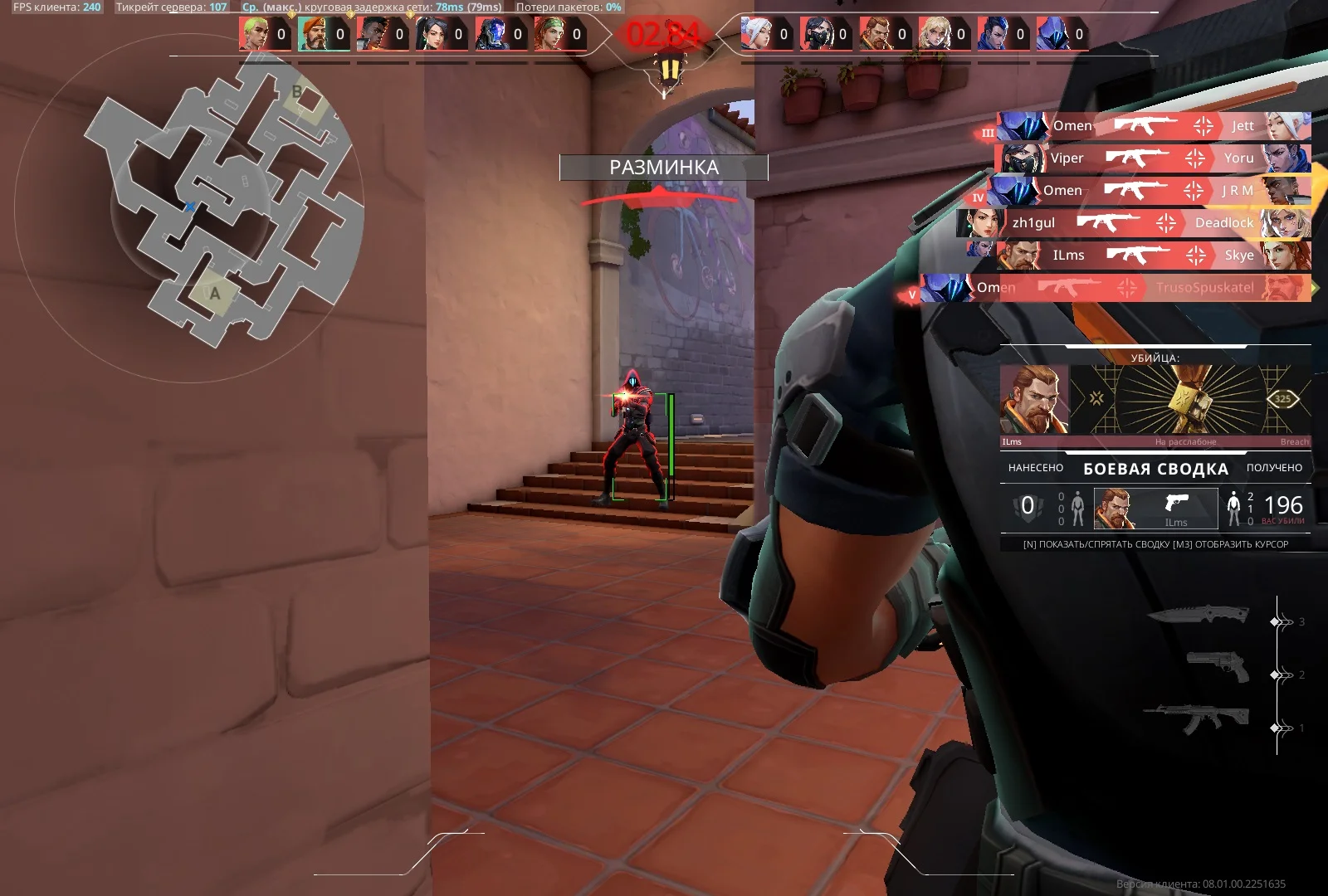Select Sage's portrait in the top team bar
The width and height of the screenshot is (1328, 896).
pos(431,34)
